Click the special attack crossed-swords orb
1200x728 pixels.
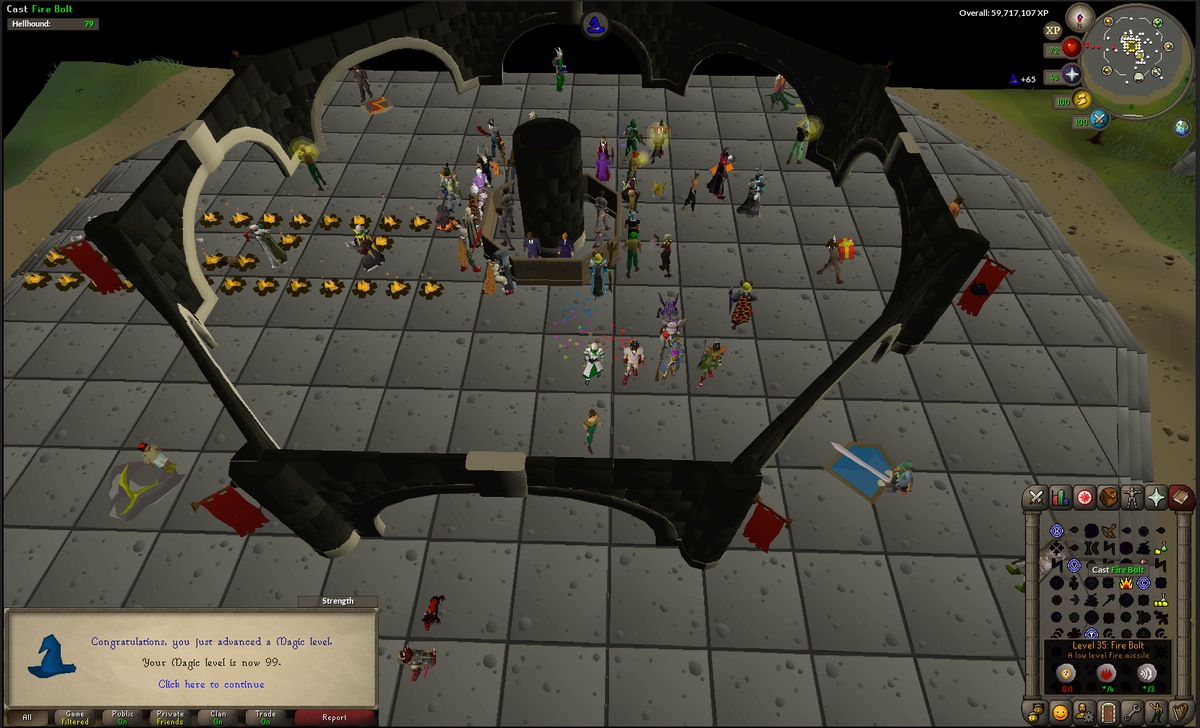[1101, 121]
